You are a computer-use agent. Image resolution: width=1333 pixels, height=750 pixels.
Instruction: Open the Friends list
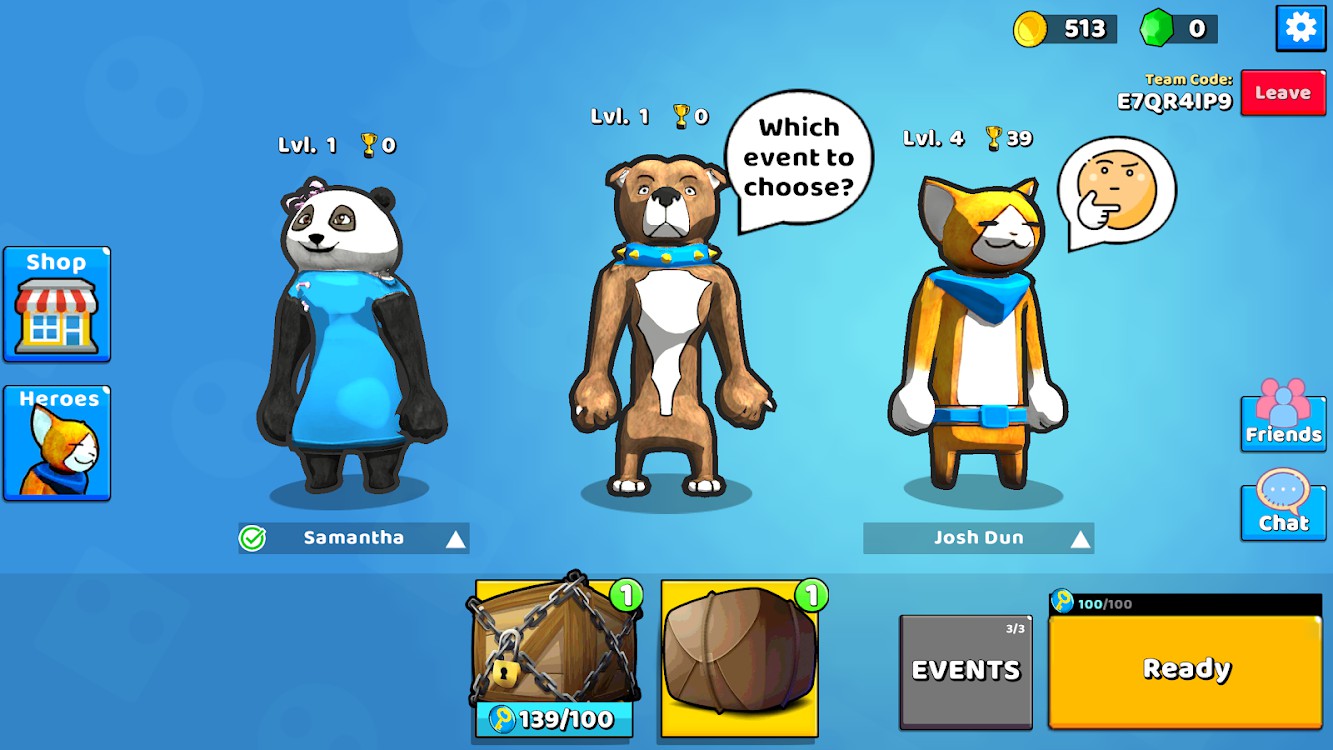click(x=1283, y=415)
